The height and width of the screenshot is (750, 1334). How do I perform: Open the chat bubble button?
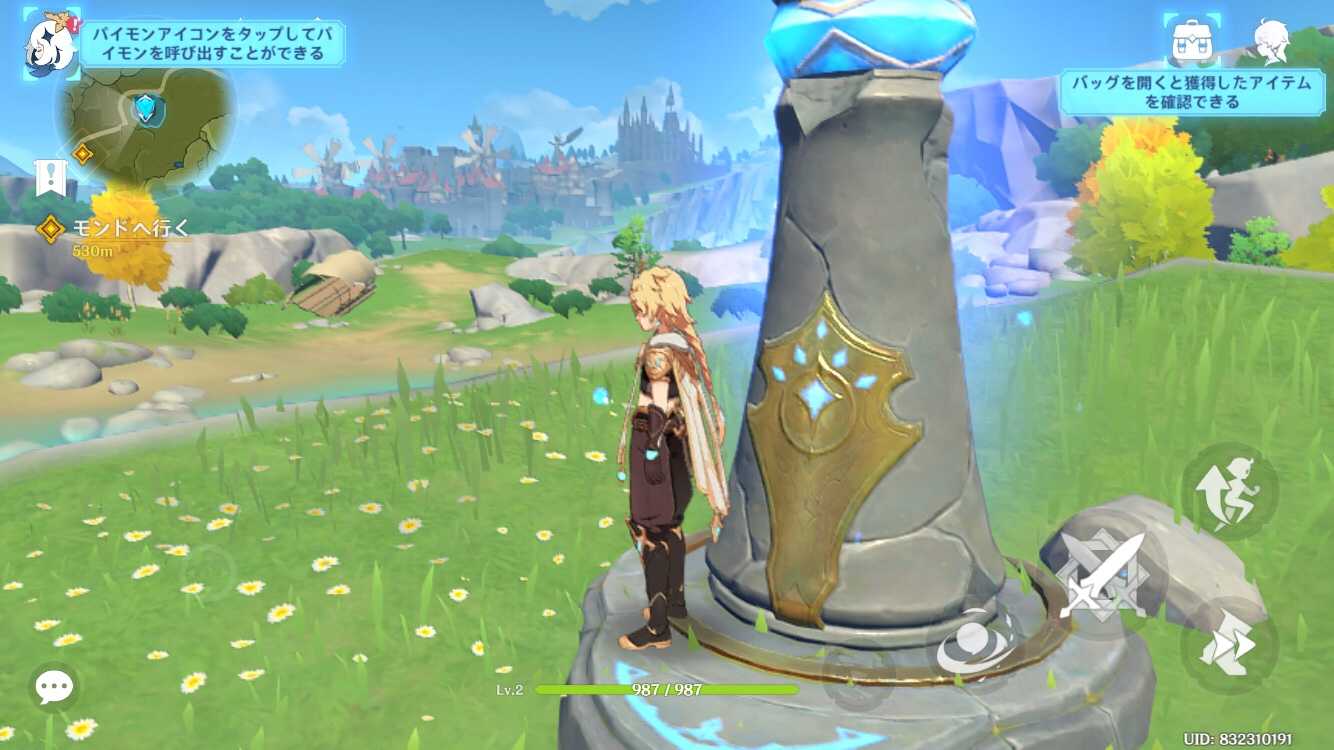55,686
